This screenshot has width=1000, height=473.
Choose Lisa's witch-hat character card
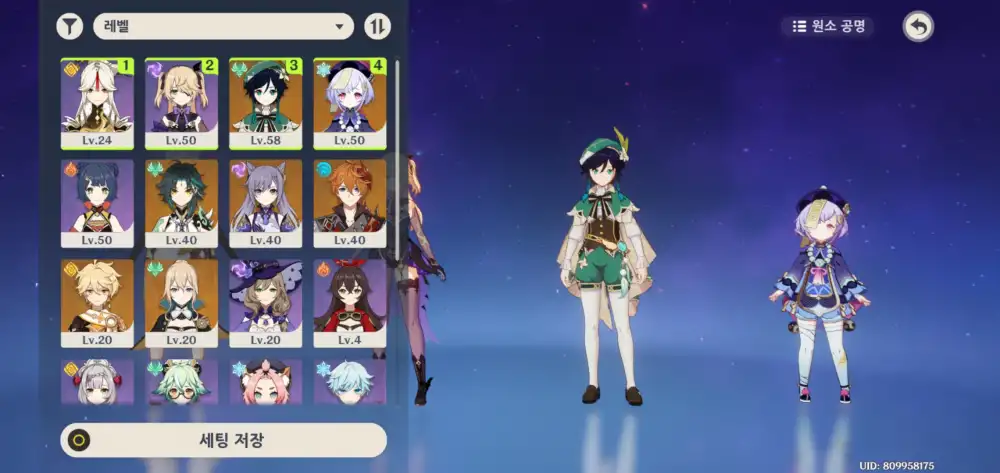265,303
